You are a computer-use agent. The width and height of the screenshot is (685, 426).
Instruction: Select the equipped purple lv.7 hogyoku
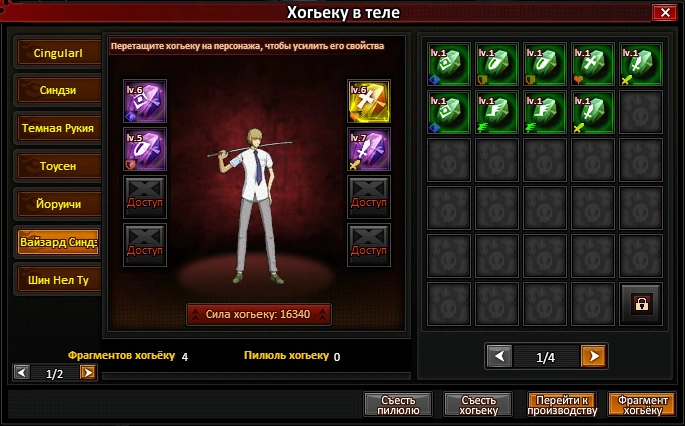(x=368, y=149)
